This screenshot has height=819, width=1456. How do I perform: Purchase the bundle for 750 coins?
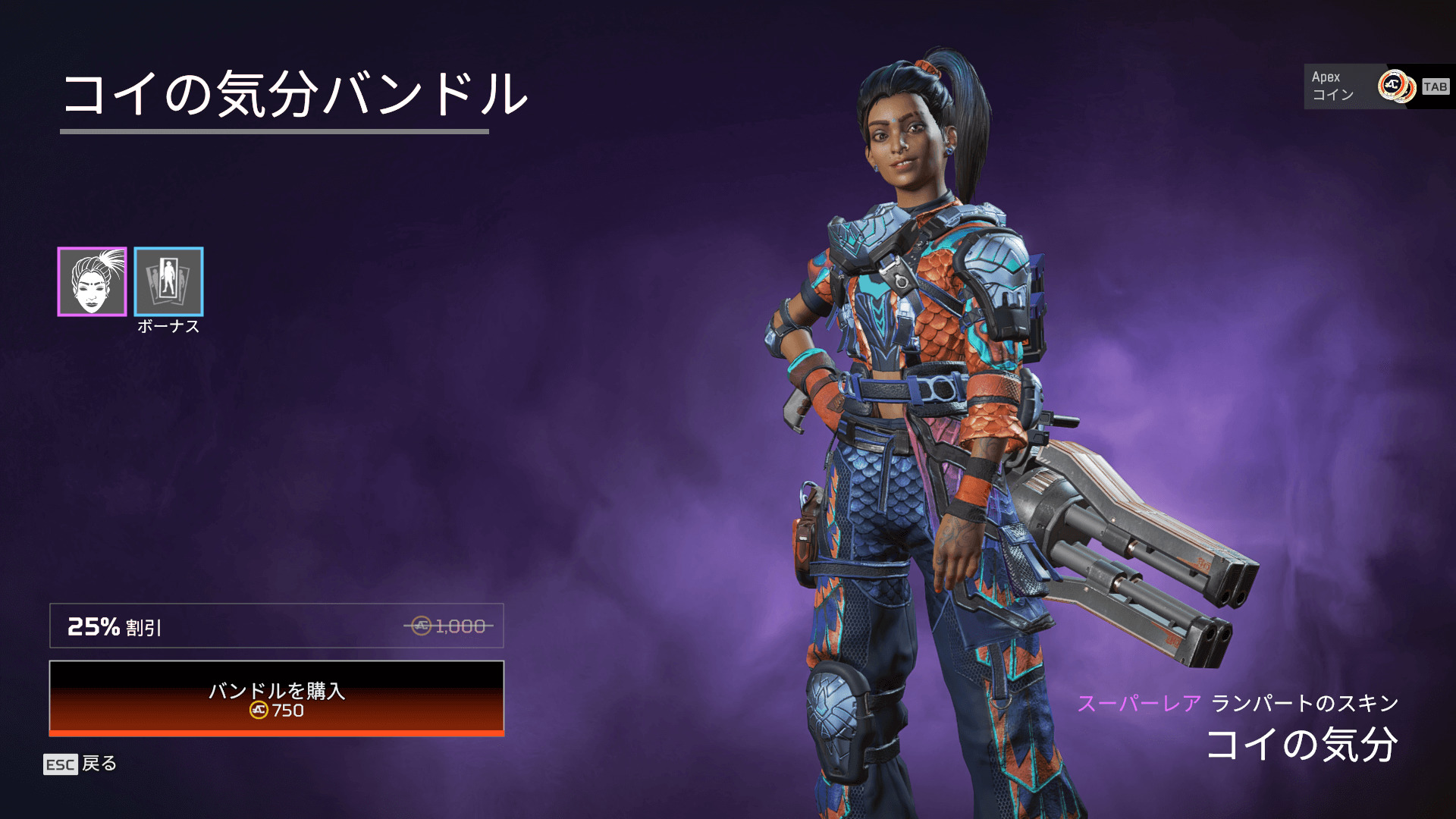277,698
